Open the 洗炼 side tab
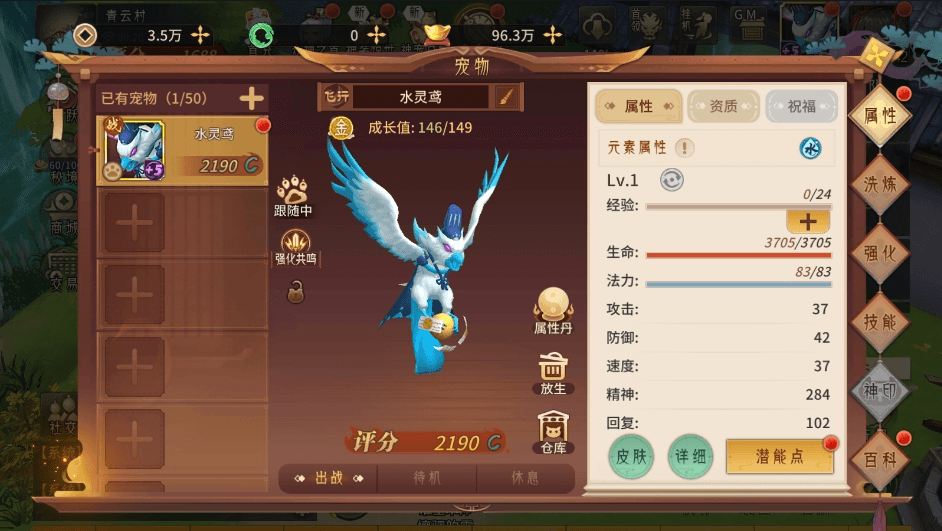Viewport: 942px width, 531px height. tap(880, 184)
